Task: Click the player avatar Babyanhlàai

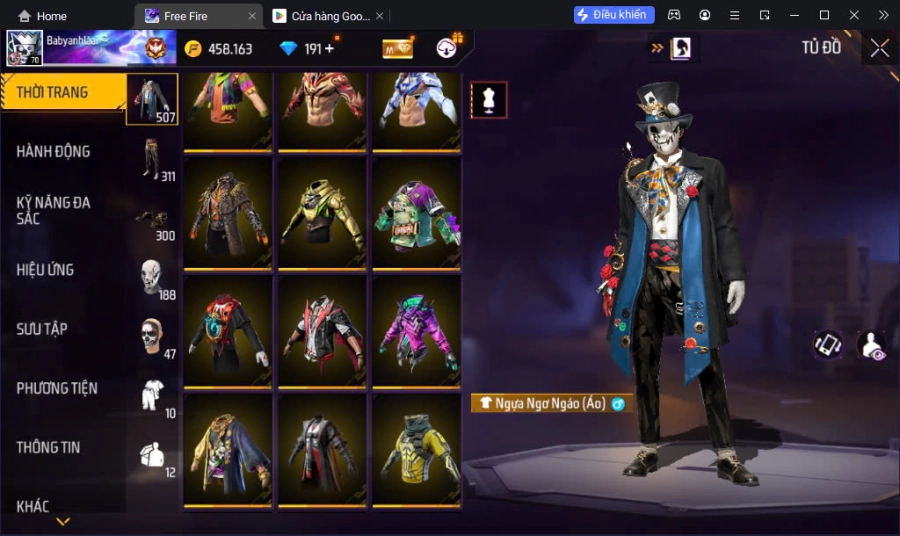Action: (24, 48)
